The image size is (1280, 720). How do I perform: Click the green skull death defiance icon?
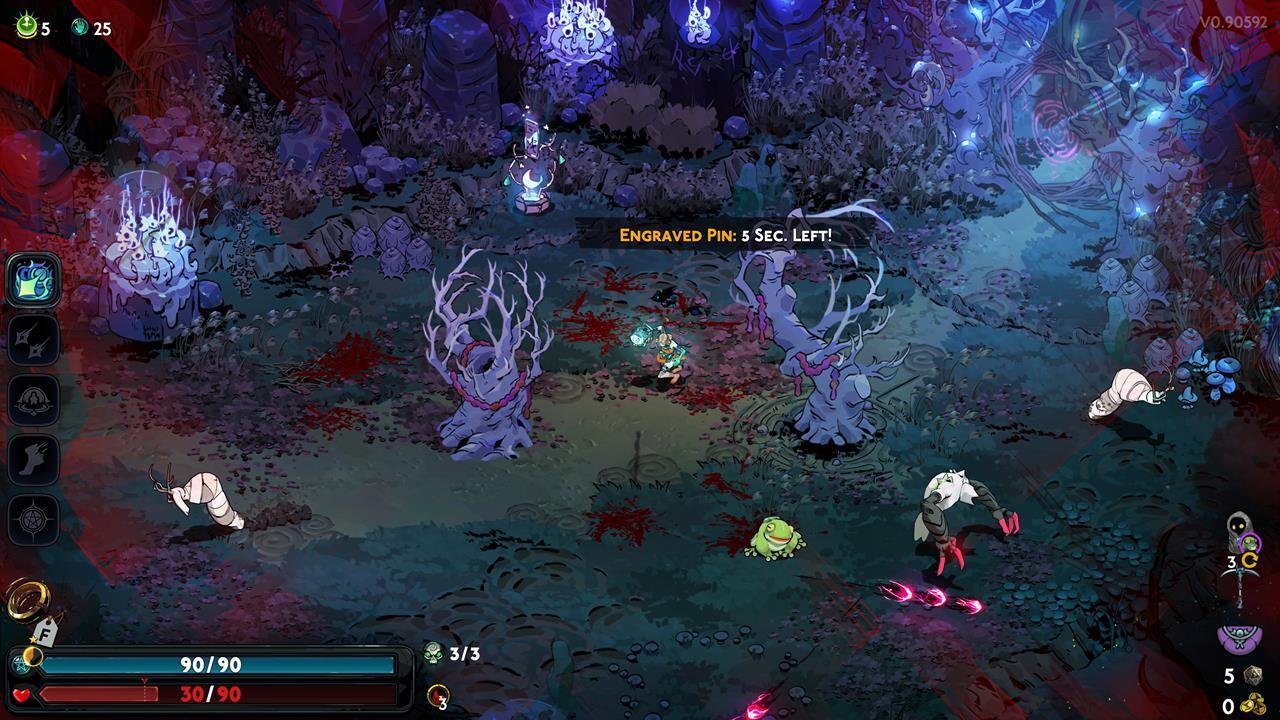coord(434,654)
